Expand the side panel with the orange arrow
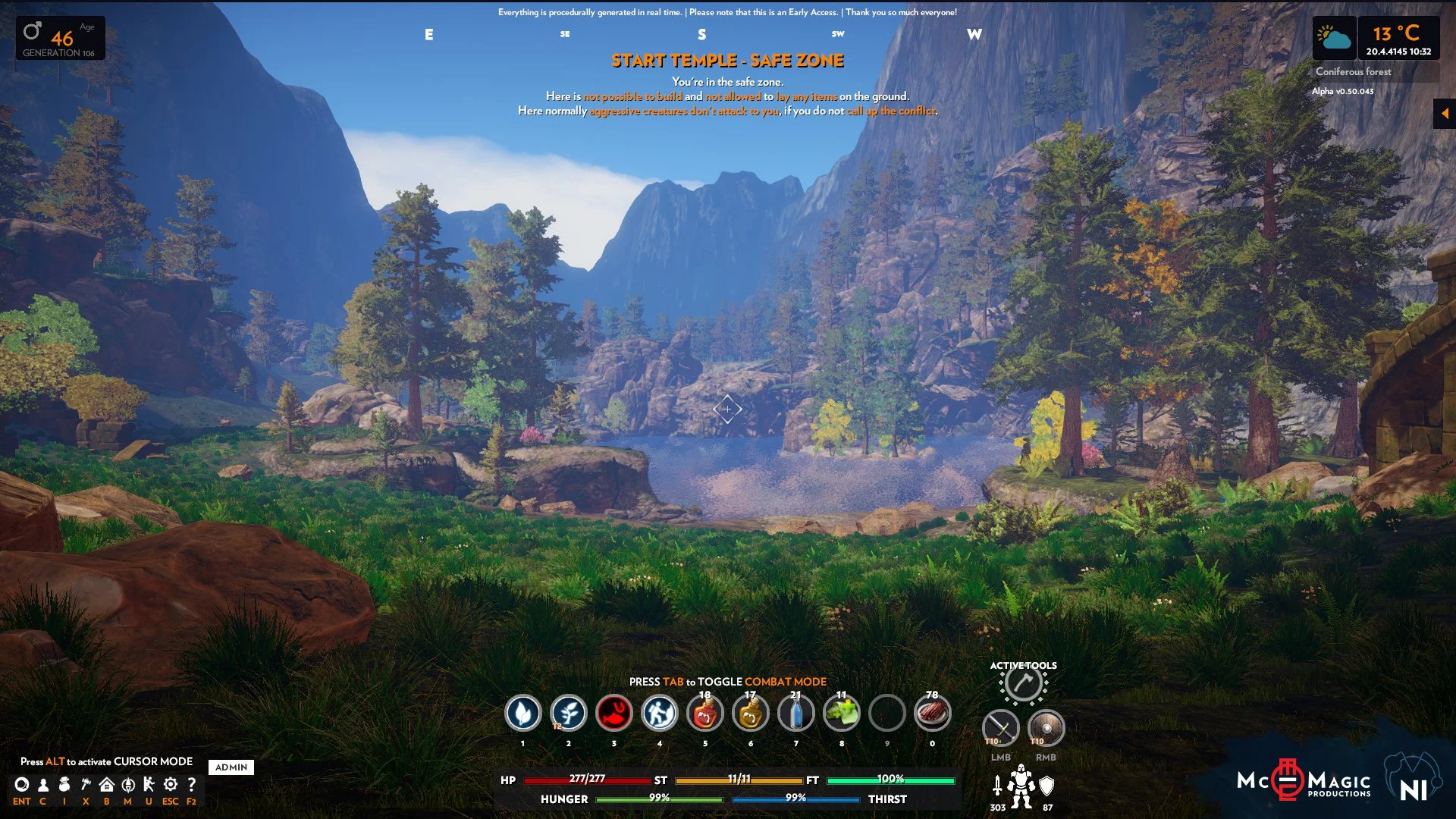Image resolution: width=1456 pixels, height=819 pixels. point(1445,114)
